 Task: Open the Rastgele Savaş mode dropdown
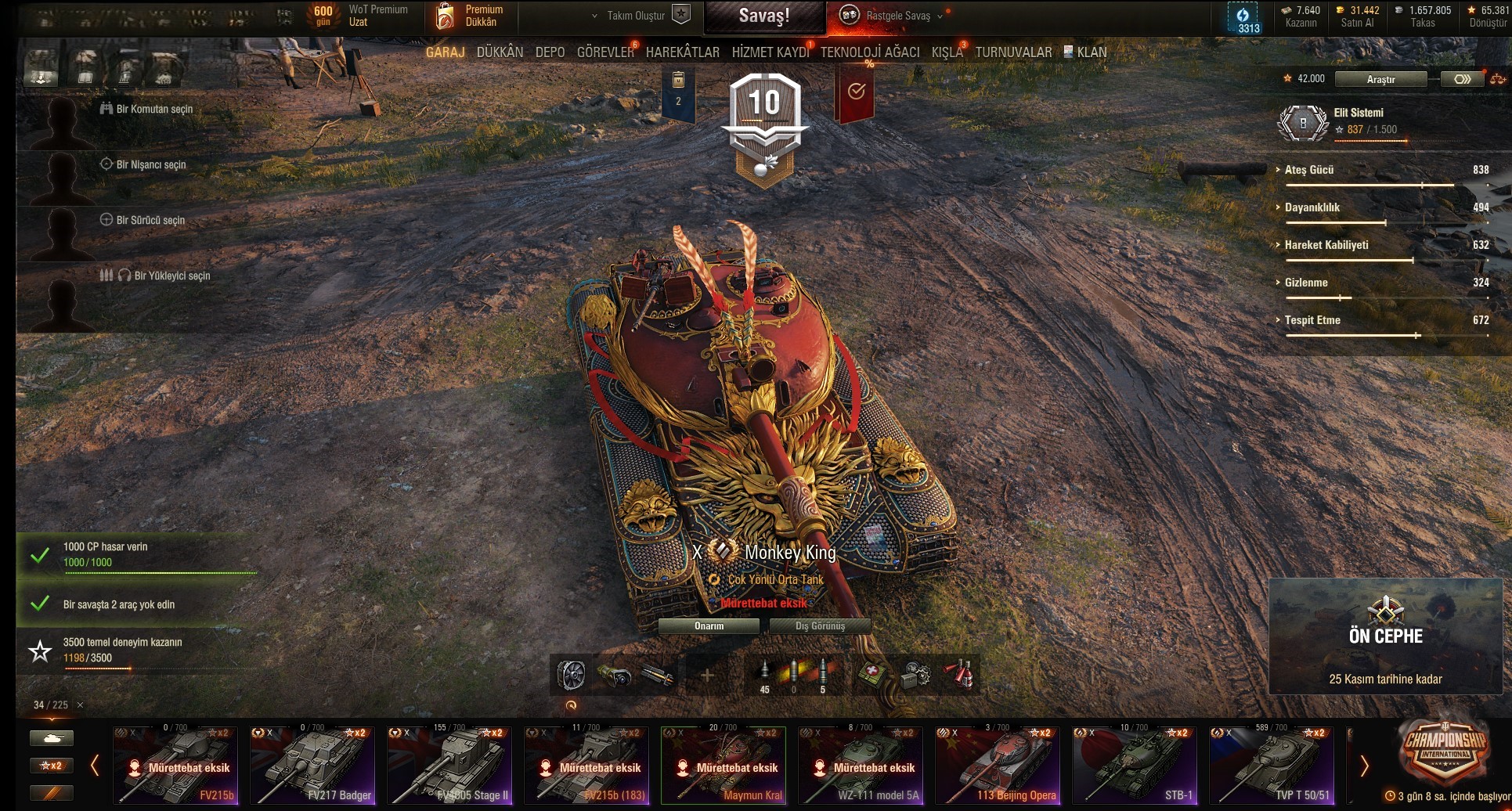pos(897,16)
